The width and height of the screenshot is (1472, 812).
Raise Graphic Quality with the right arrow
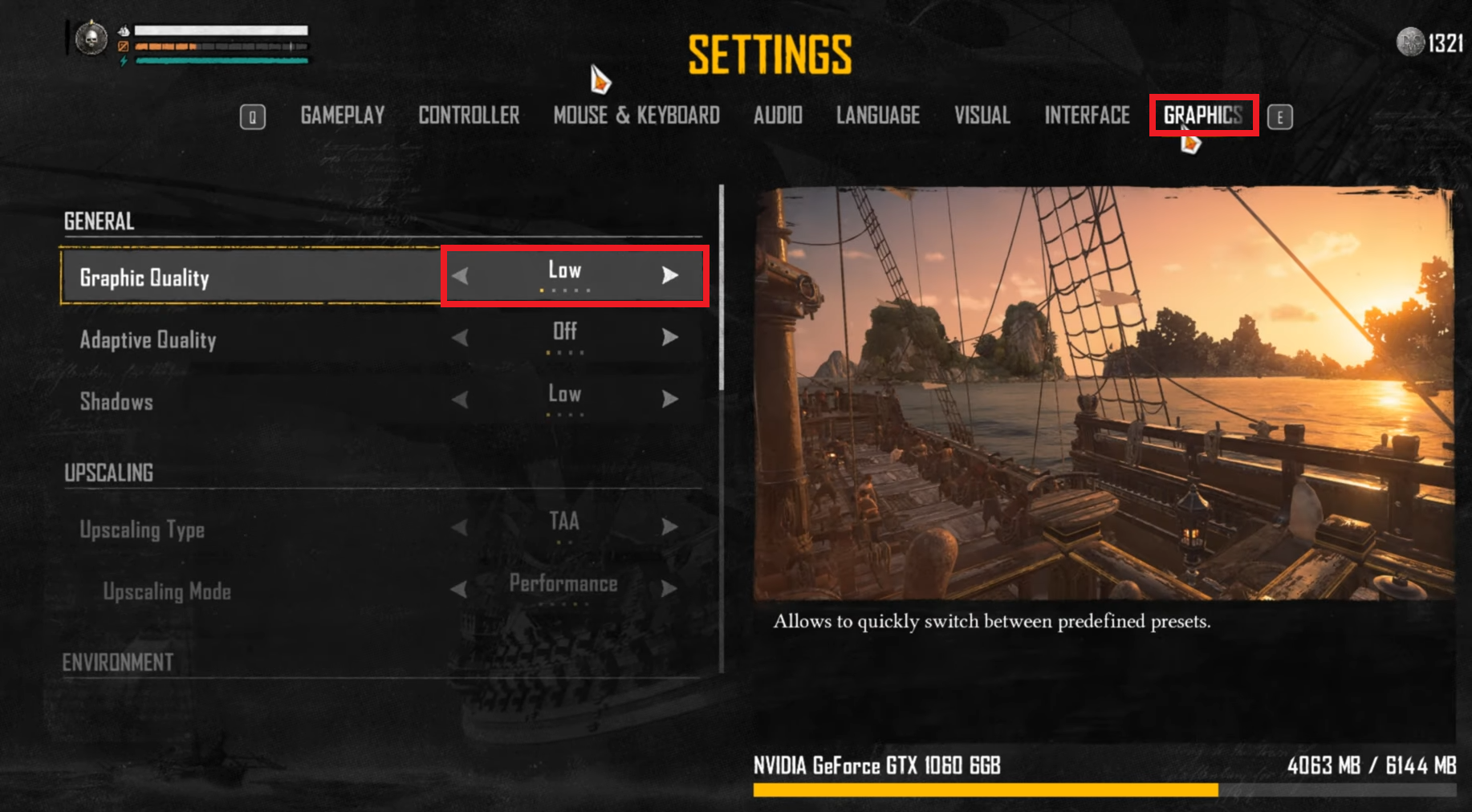[670, 276]
